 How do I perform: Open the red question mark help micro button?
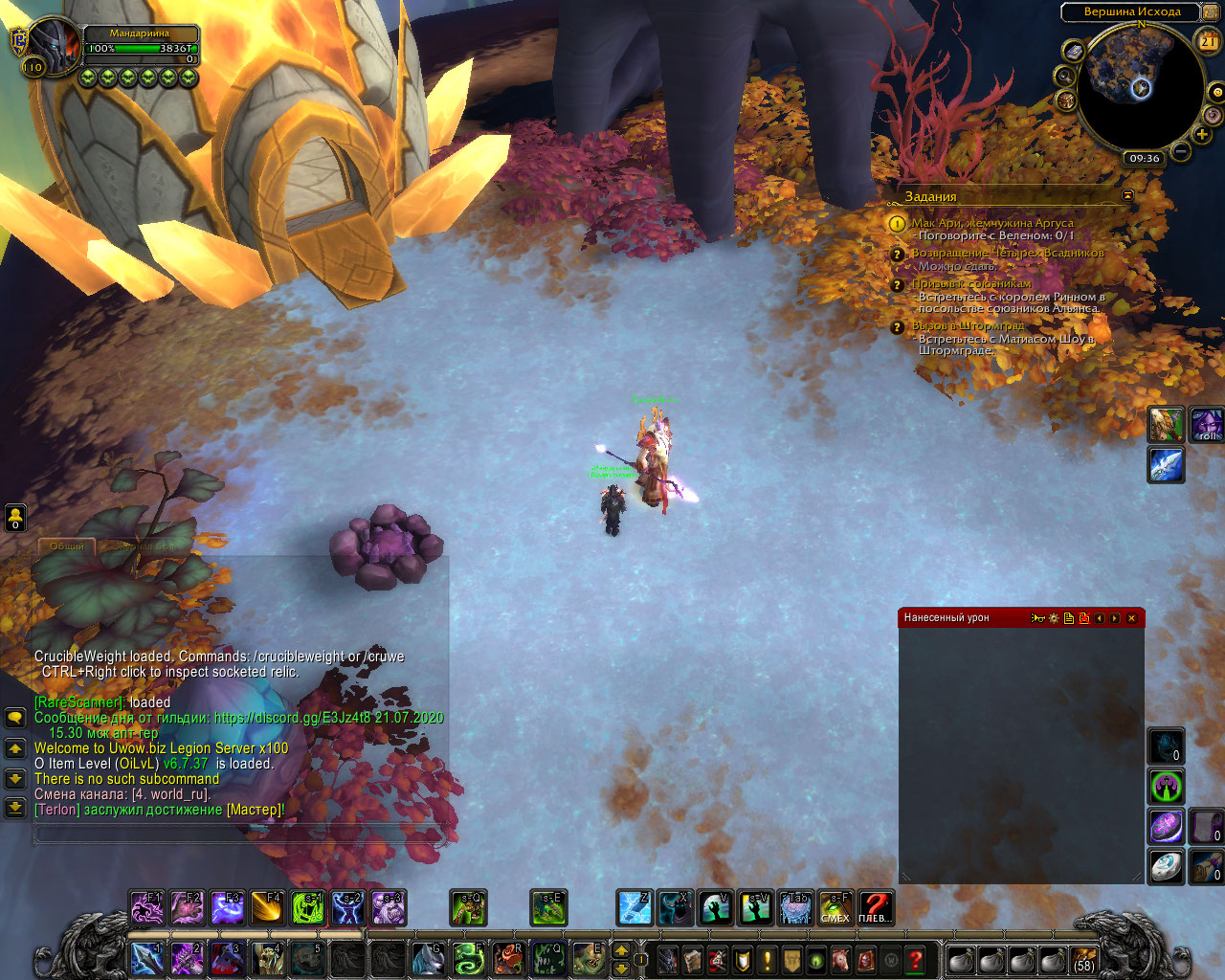click(x=915, y=959)
